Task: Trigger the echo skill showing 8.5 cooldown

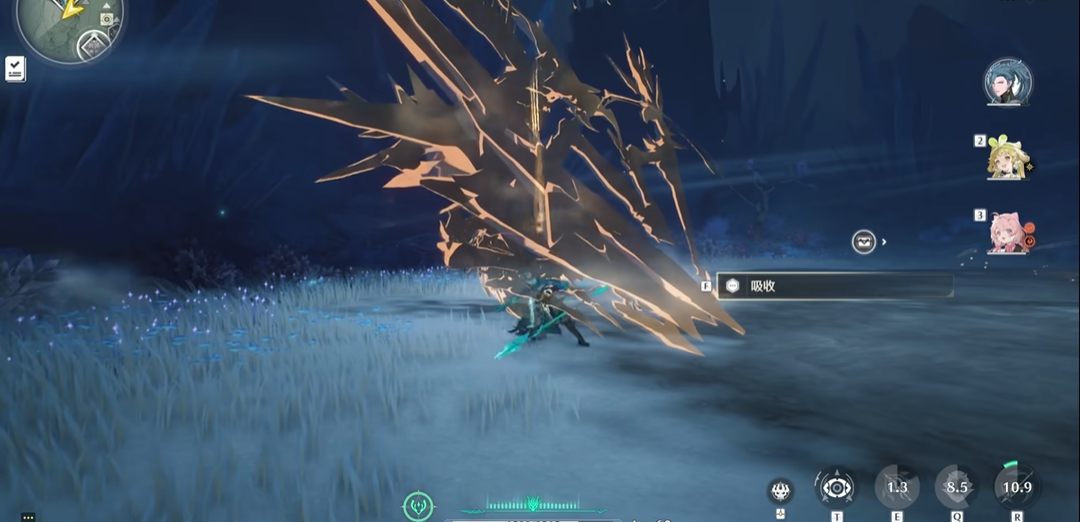Action: click(x=957, y=487)
